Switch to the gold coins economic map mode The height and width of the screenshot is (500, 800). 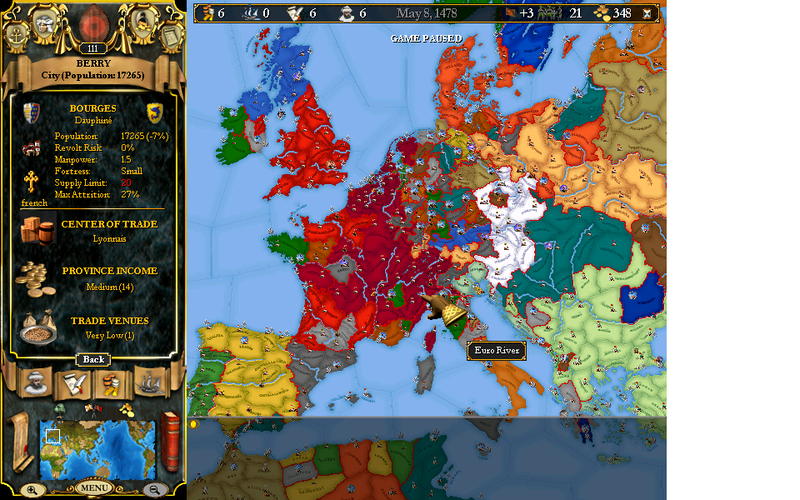[126, 410]
